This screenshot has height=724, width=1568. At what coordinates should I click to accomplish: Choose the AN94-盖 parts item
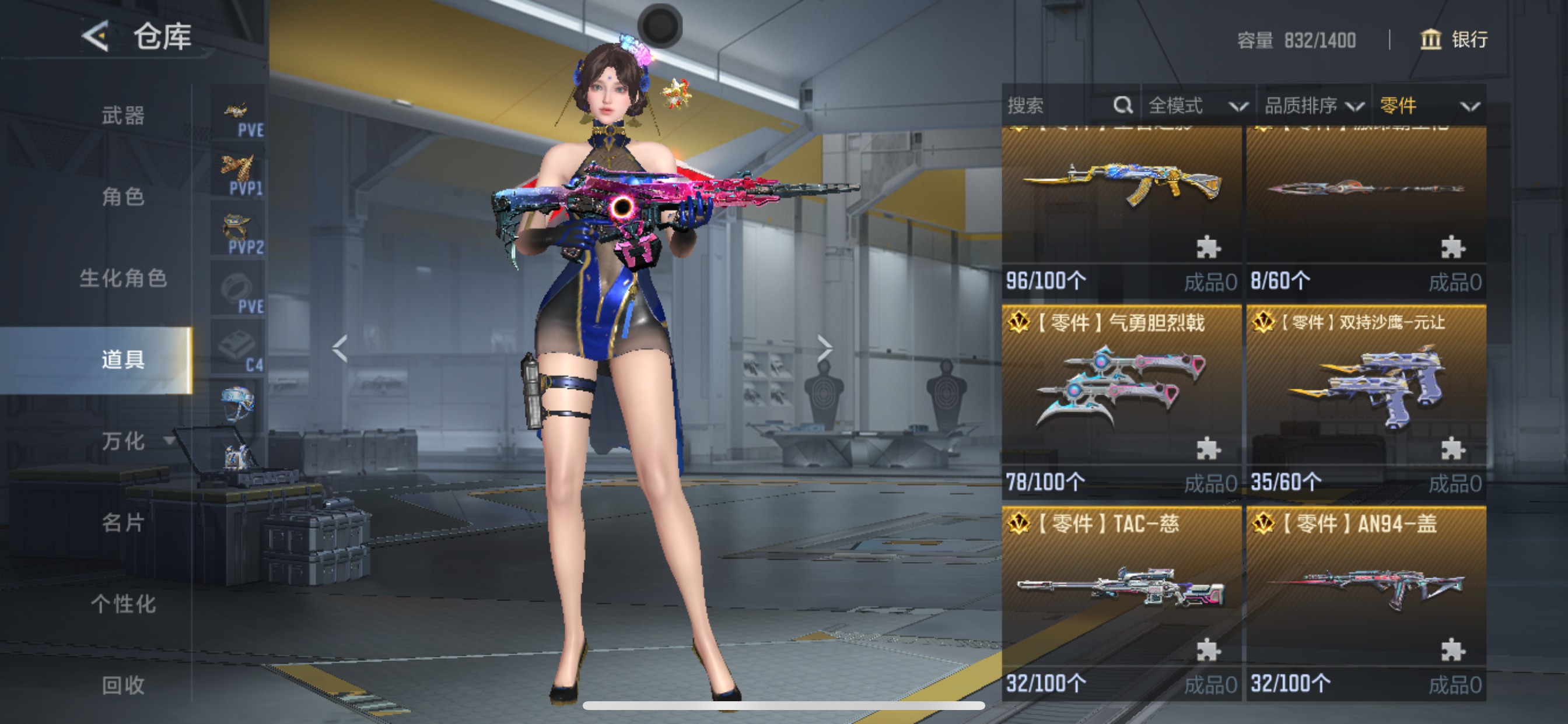(1366, 599)
